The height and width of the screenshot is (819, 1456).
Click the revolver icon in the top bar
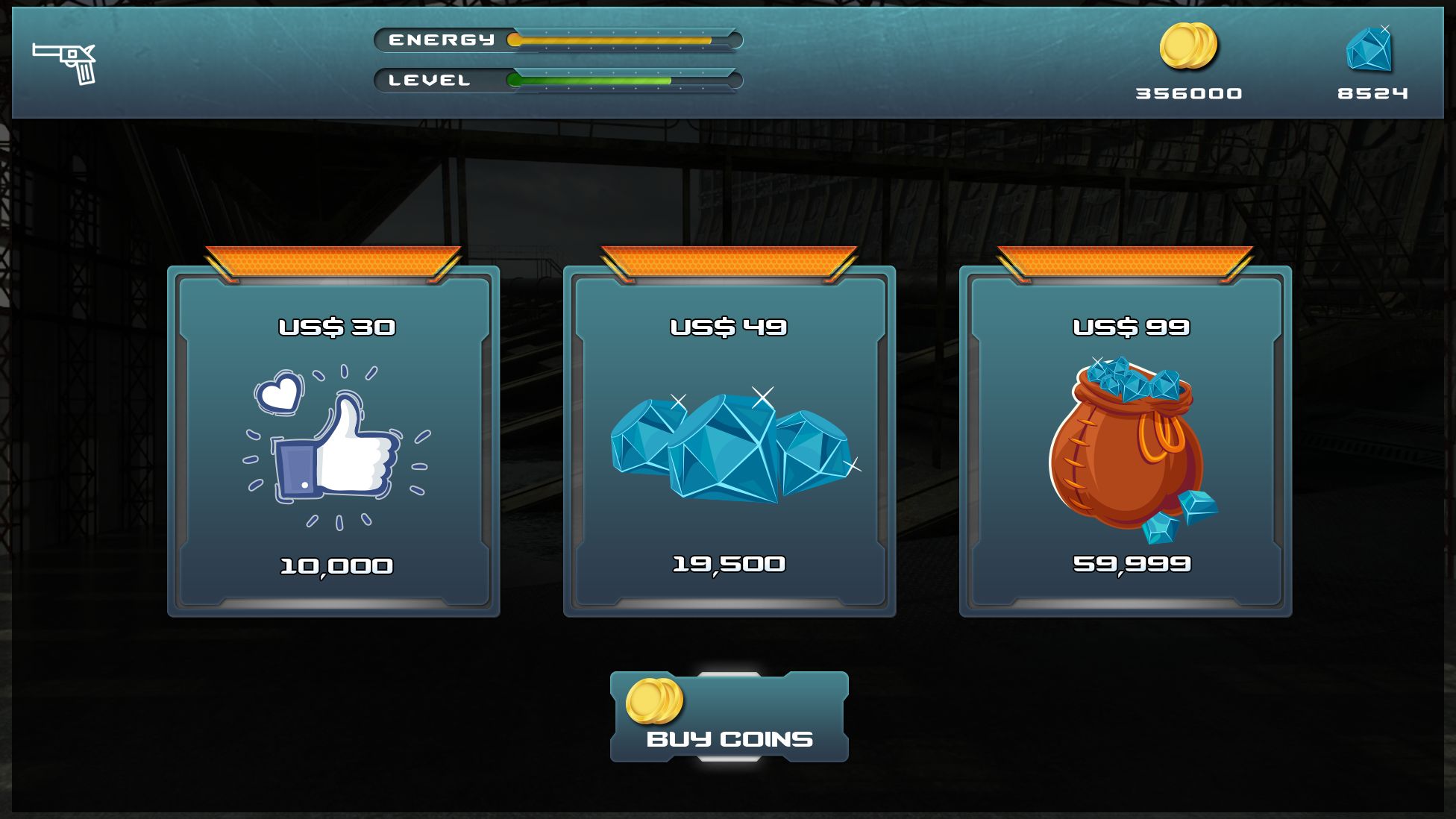pyautogui.click(x=65, y=63)
